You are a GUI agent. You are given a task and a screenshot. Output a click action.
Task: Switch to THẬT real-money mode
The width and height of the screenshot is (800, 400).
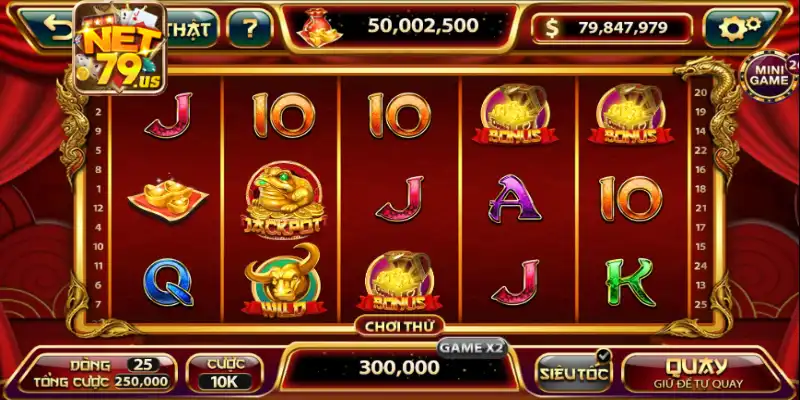[188, 29]
